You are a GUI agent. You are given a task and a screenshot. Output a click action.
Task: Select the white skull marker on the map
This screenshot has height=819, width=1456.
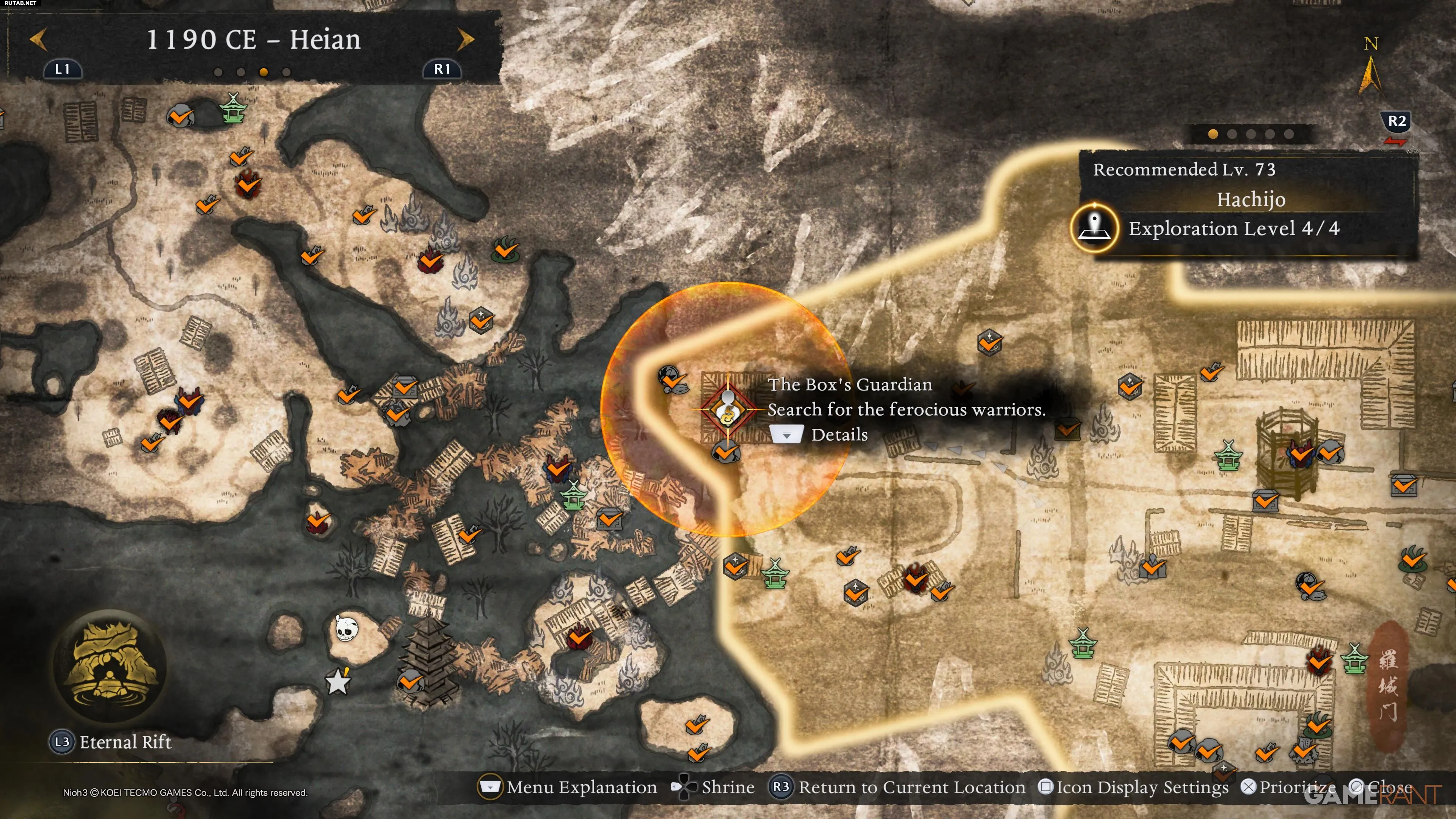tap(346, 628)
